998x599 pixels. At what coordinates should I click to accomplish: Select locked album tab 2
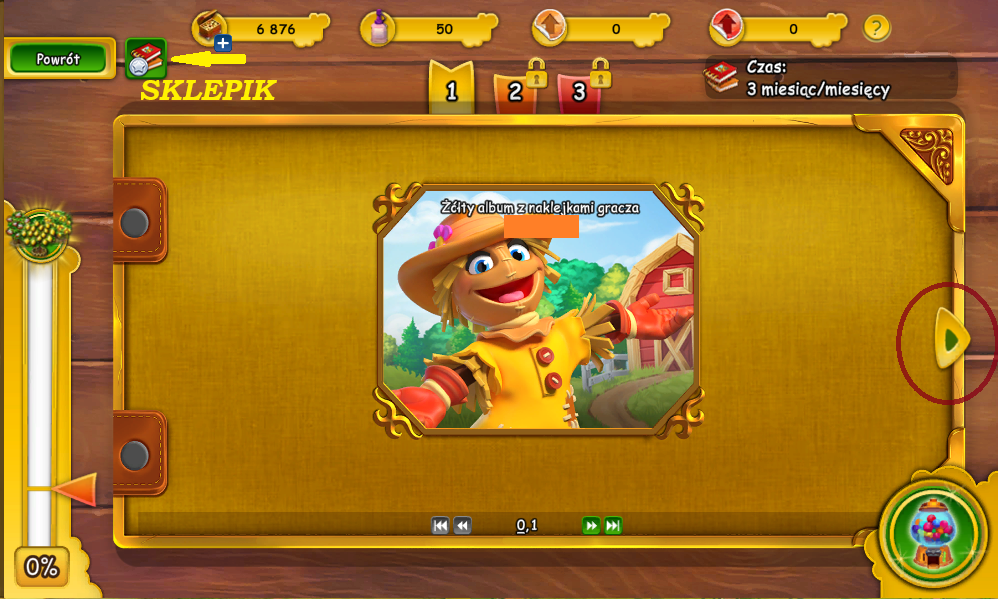point(515,91)
